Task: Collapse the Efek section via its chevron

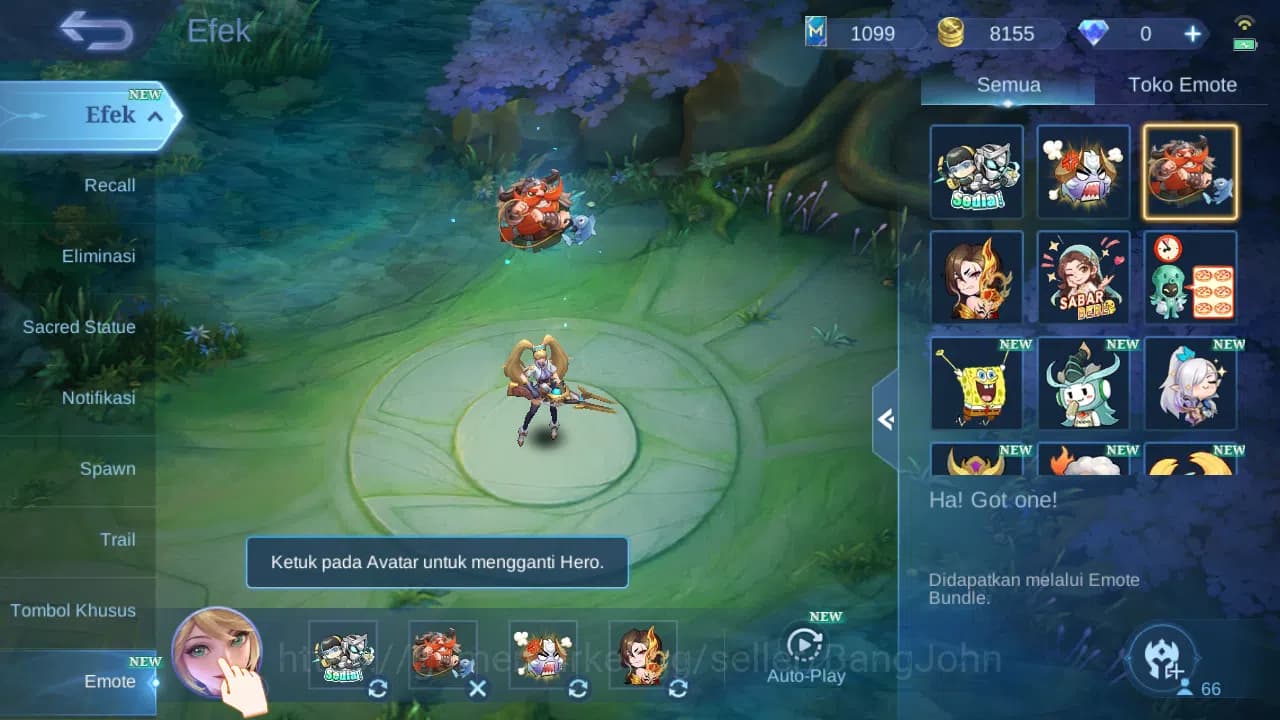Action: click(152, 116)
